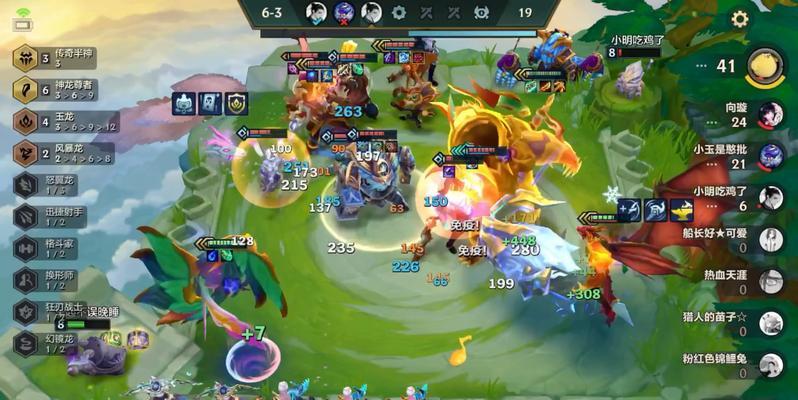The height and width of the screenshot is (400, 798).
Task: View player 向璇's board
Action: tap(769, 114)
